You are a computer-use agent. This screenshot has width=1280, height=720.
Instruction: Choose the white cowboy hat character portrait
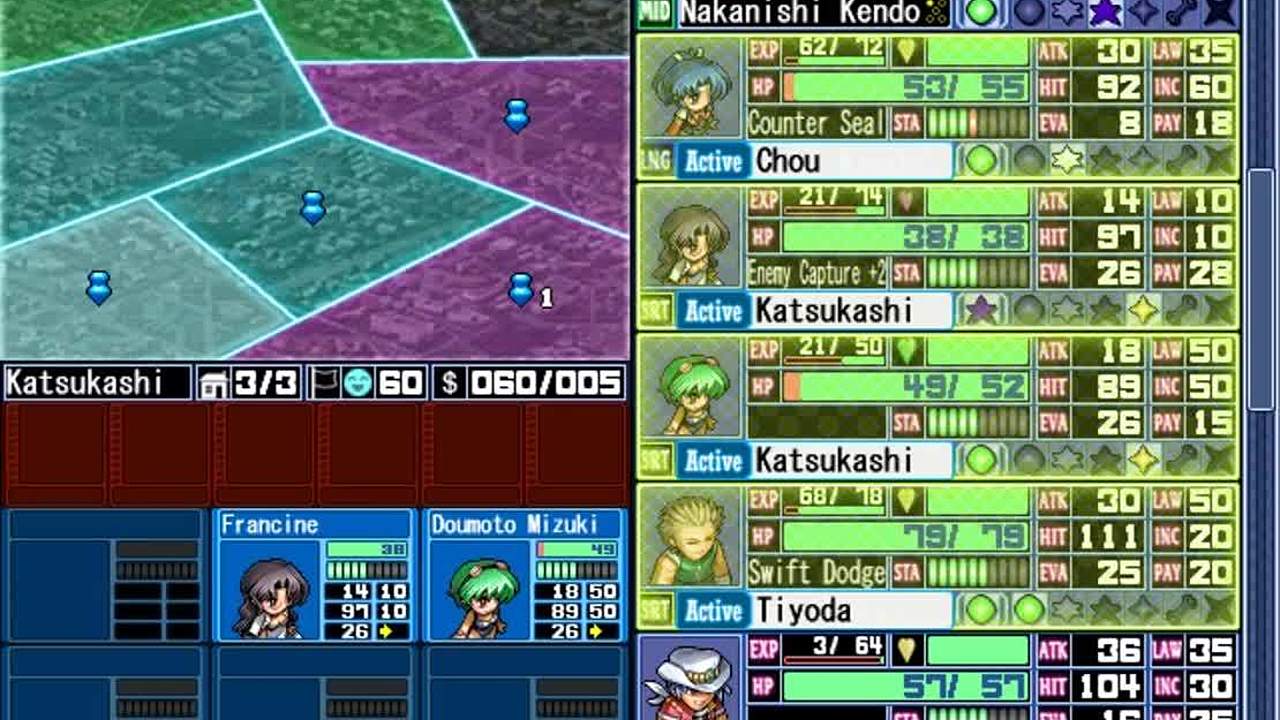pyautogui.click(x=689, y=679)
